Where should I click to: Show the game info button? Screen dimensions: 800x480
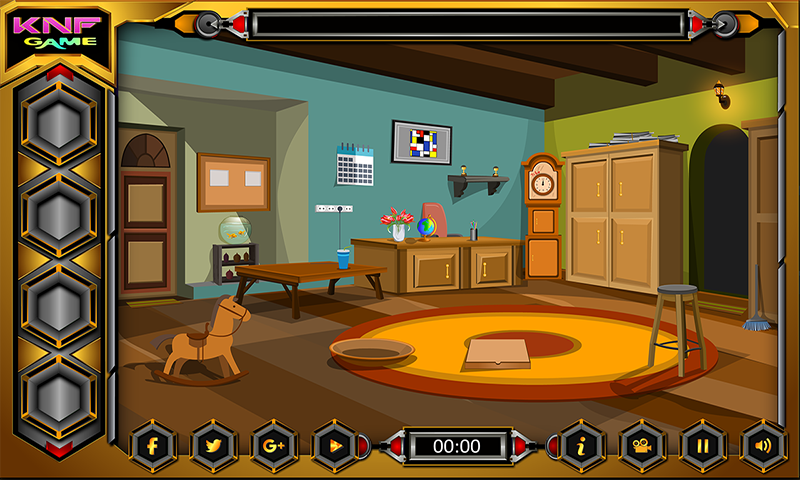click(582, 446)
